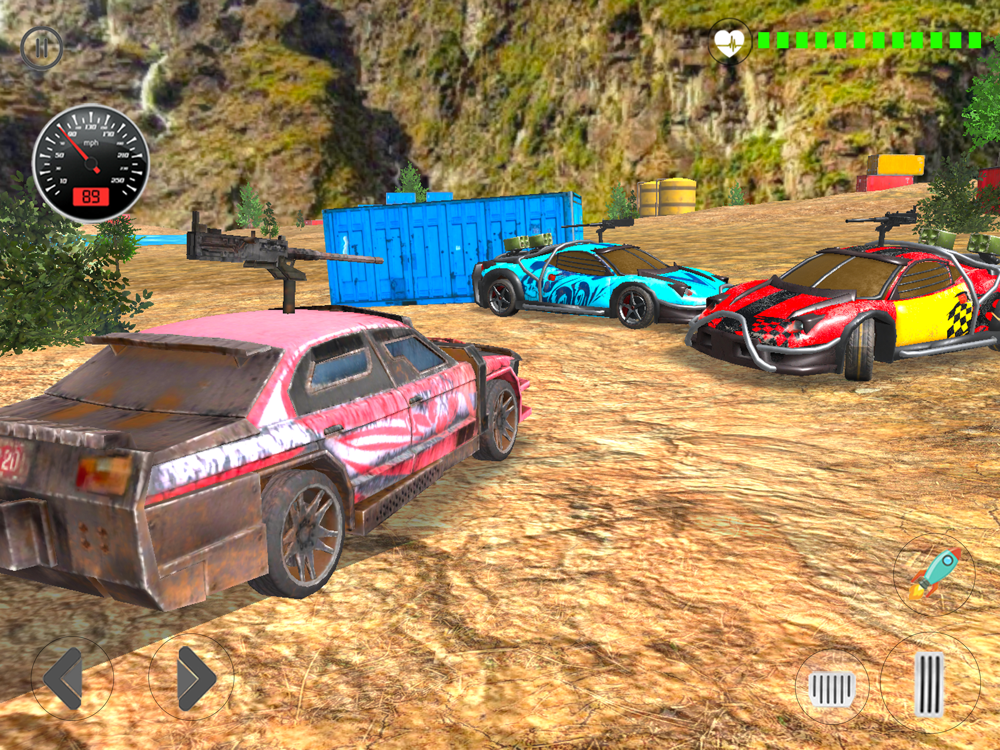
Task: Pause the game with the pause button
Action: (41, 47)
